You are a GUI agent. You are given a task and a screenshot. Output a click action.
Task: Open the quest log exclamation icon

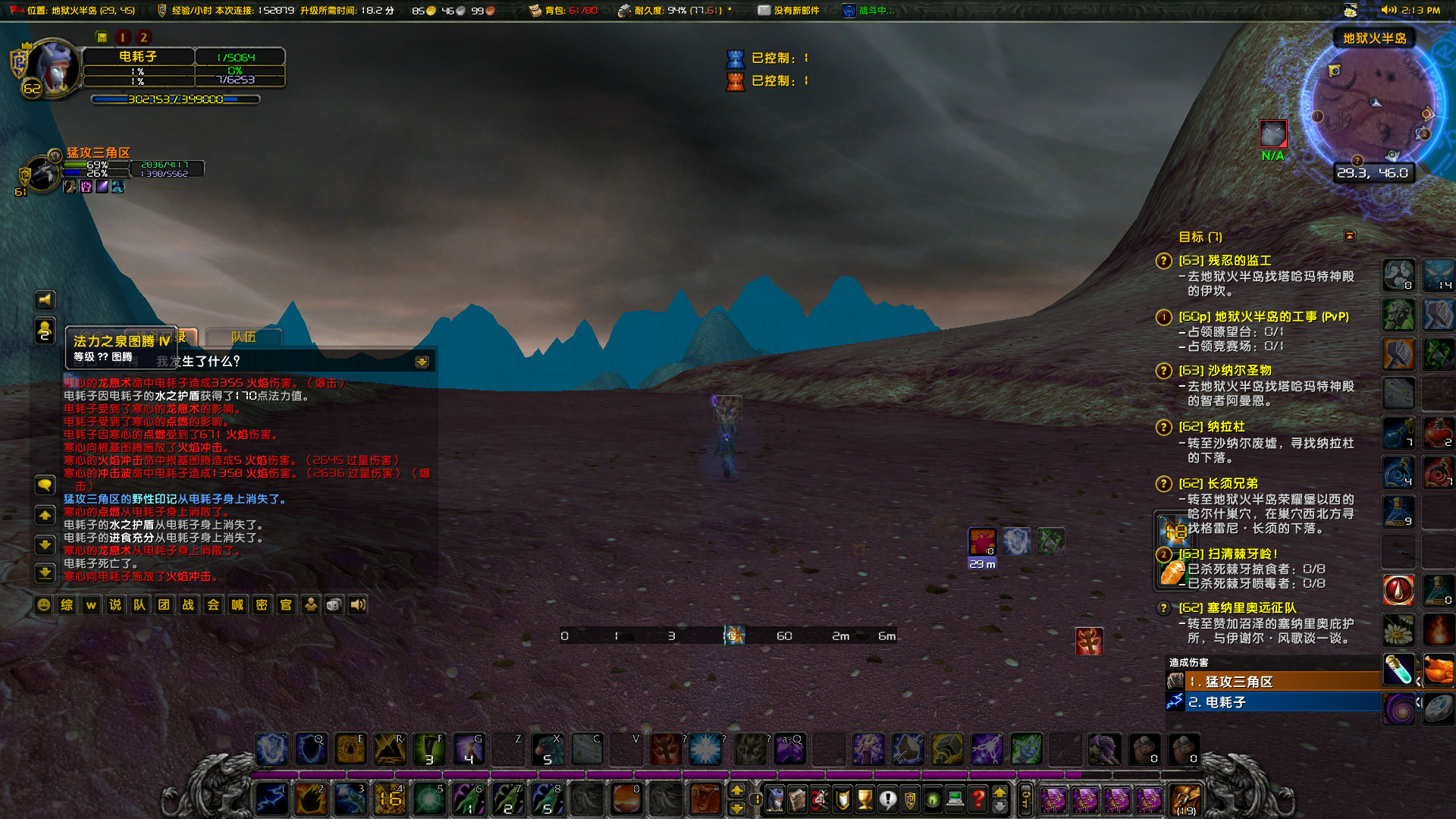[888, 800]
